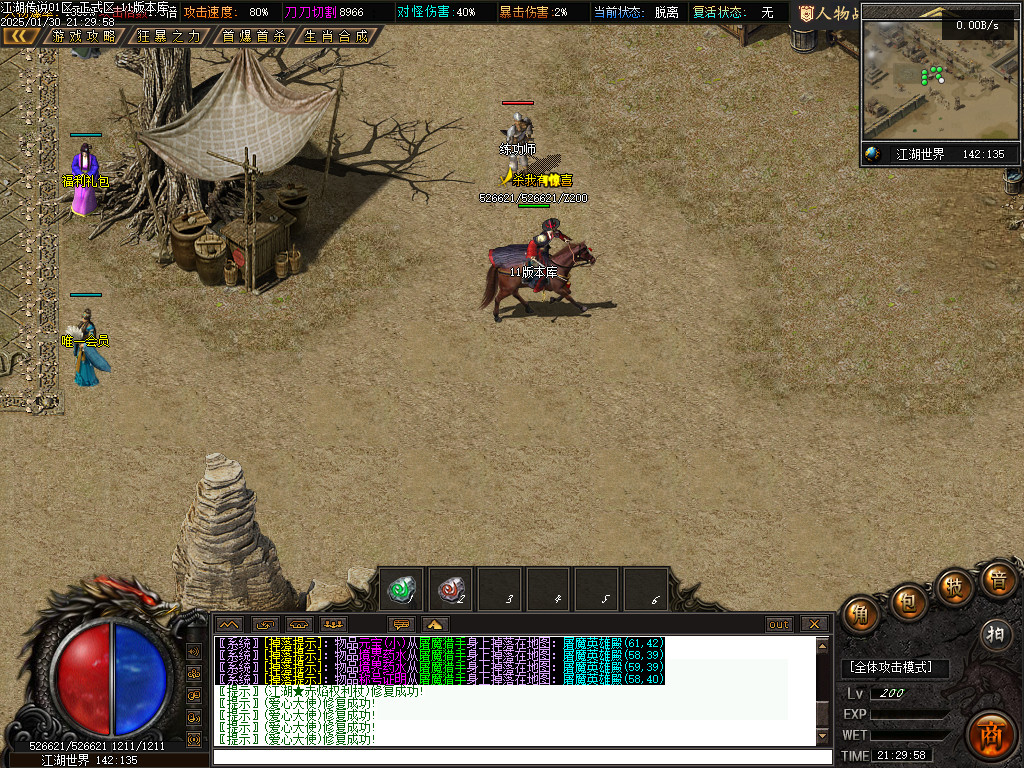Open the 音 sound round button
Image resolution: width=1024 pixels, height=768 pixels.
tap(997, 579)
